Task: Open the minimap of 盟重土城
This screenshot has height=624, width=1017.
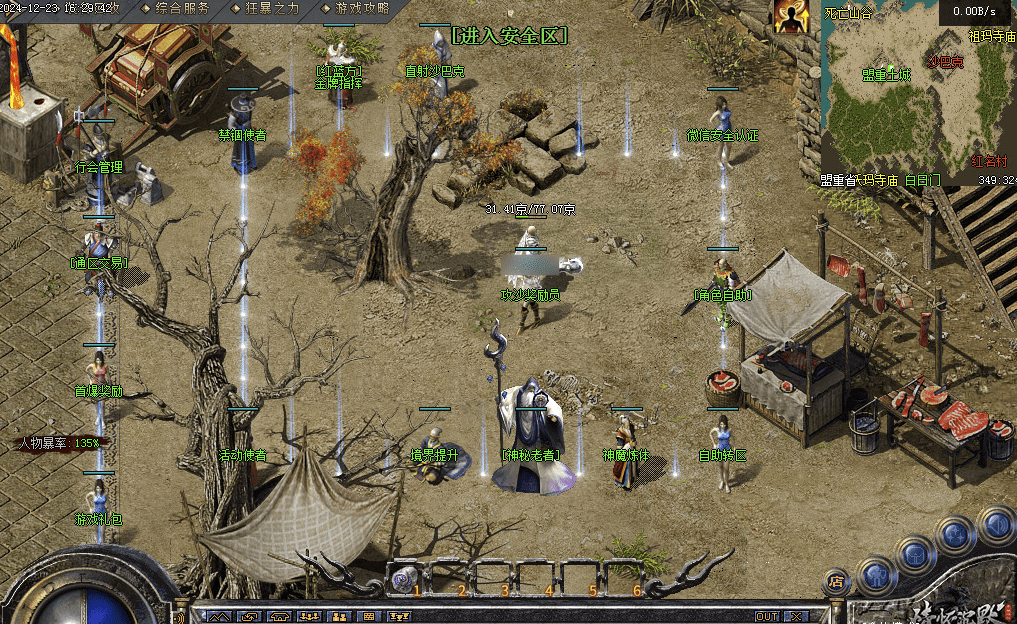Action: pos(886,75)
